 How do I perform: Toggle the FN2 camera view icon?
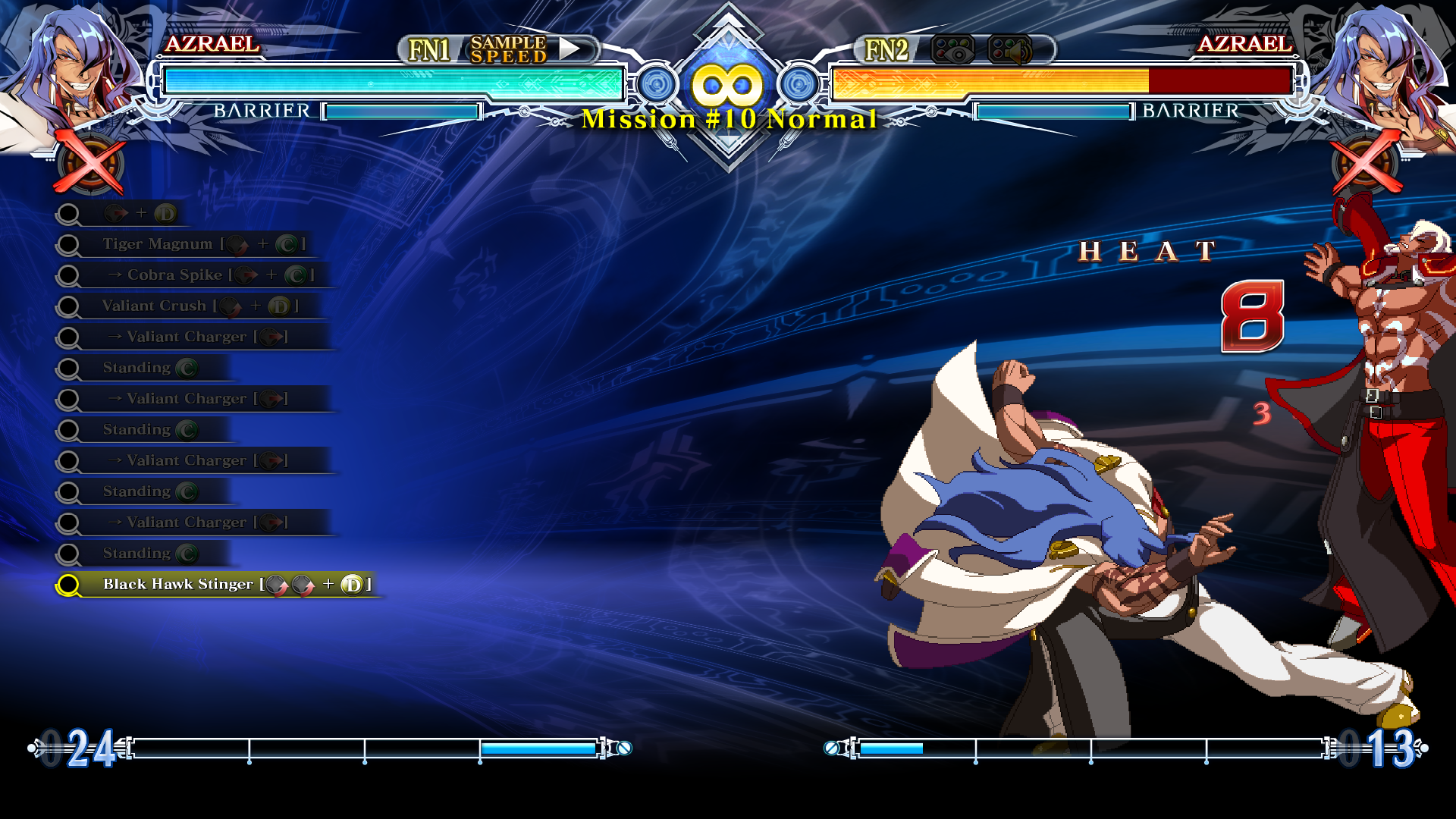[952, 50]
